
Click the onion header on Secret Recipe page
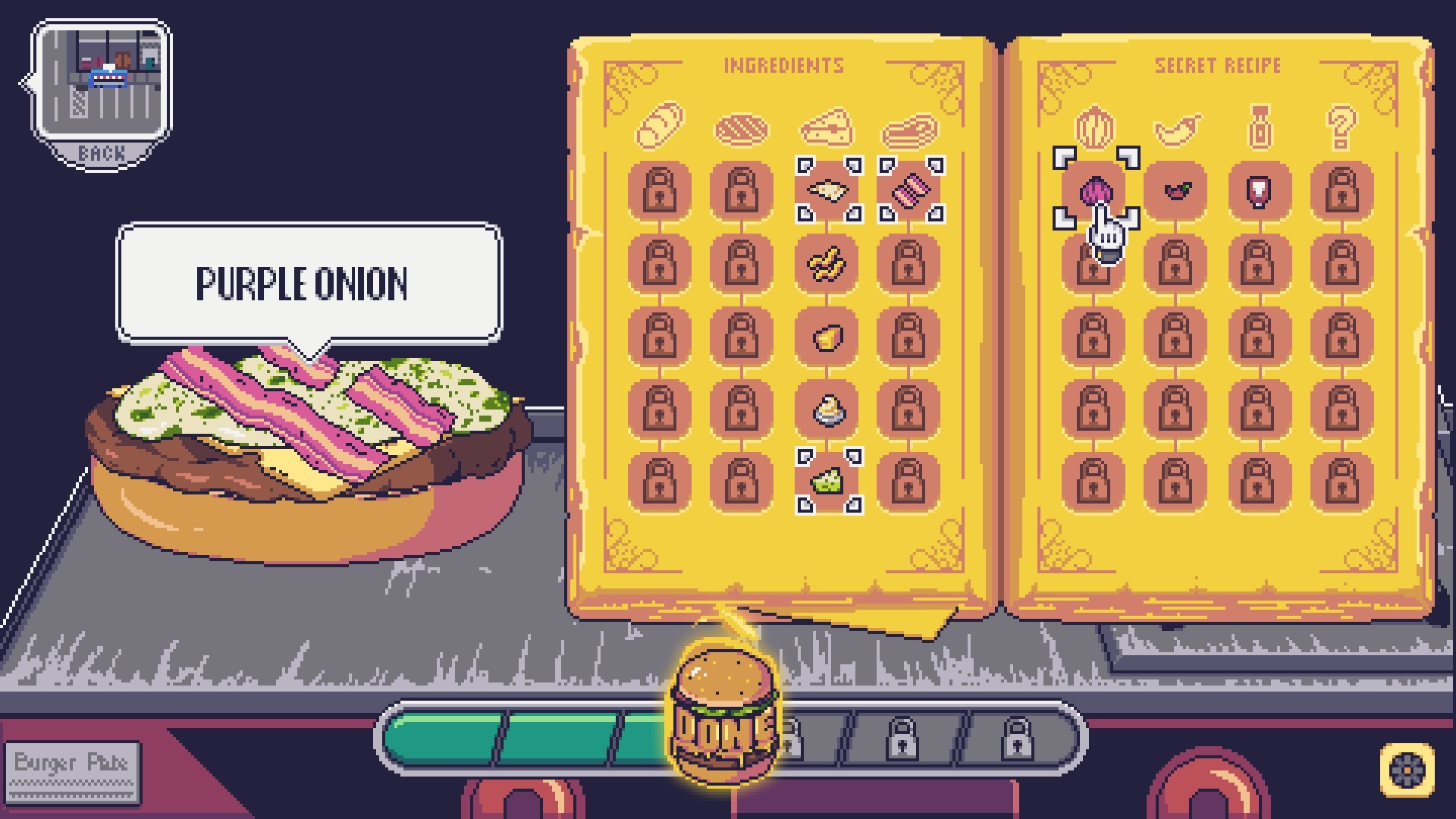coord(1094,126)
